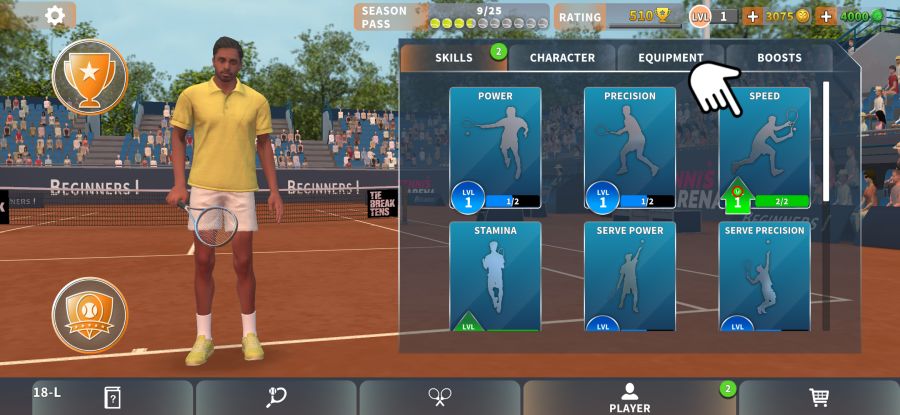
Task: Switch to the Character tab
Action: tap(562, 58)
